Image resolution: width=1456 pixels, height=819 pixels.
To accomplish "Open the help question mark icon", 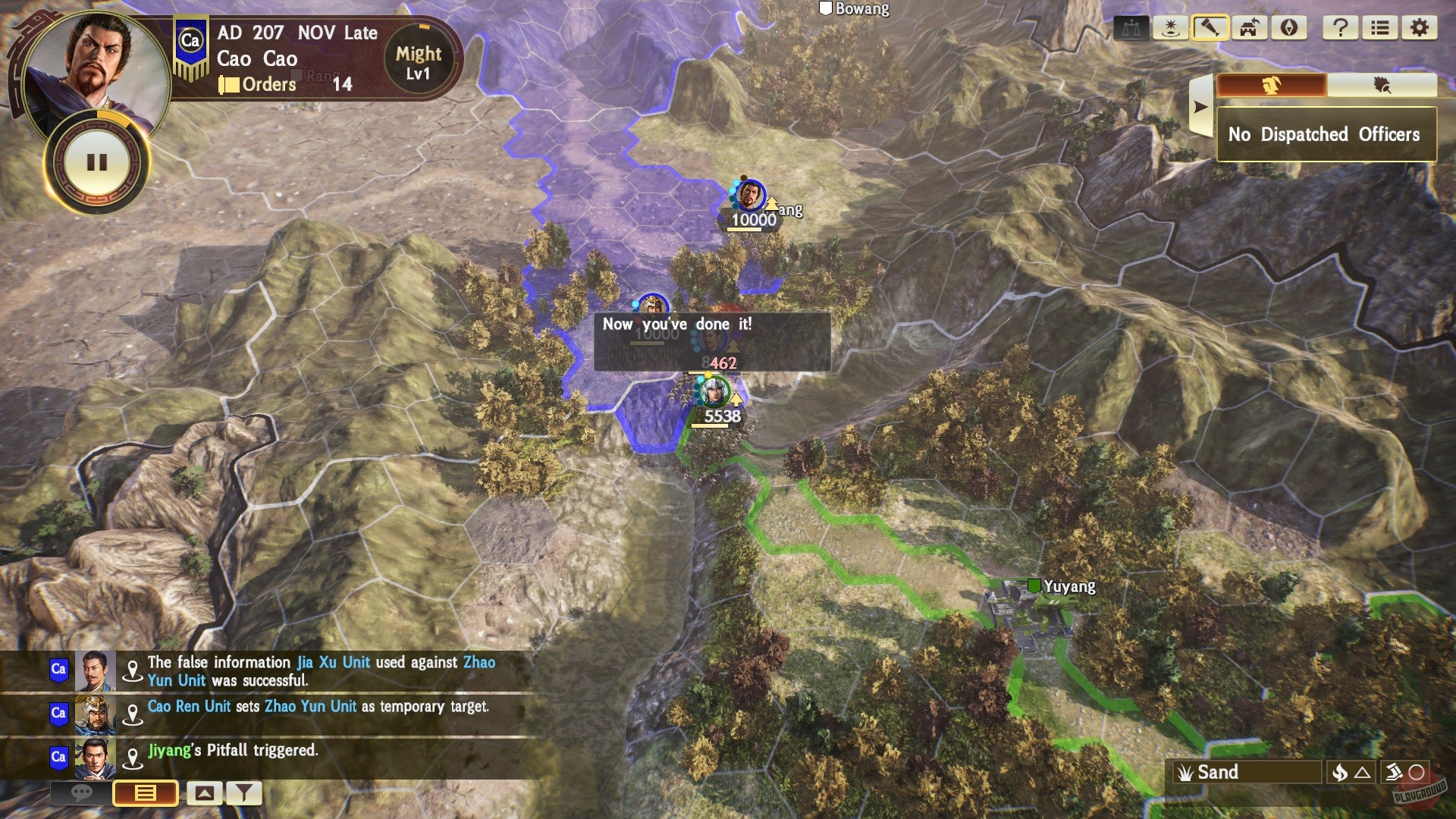I will (1341, 28).
